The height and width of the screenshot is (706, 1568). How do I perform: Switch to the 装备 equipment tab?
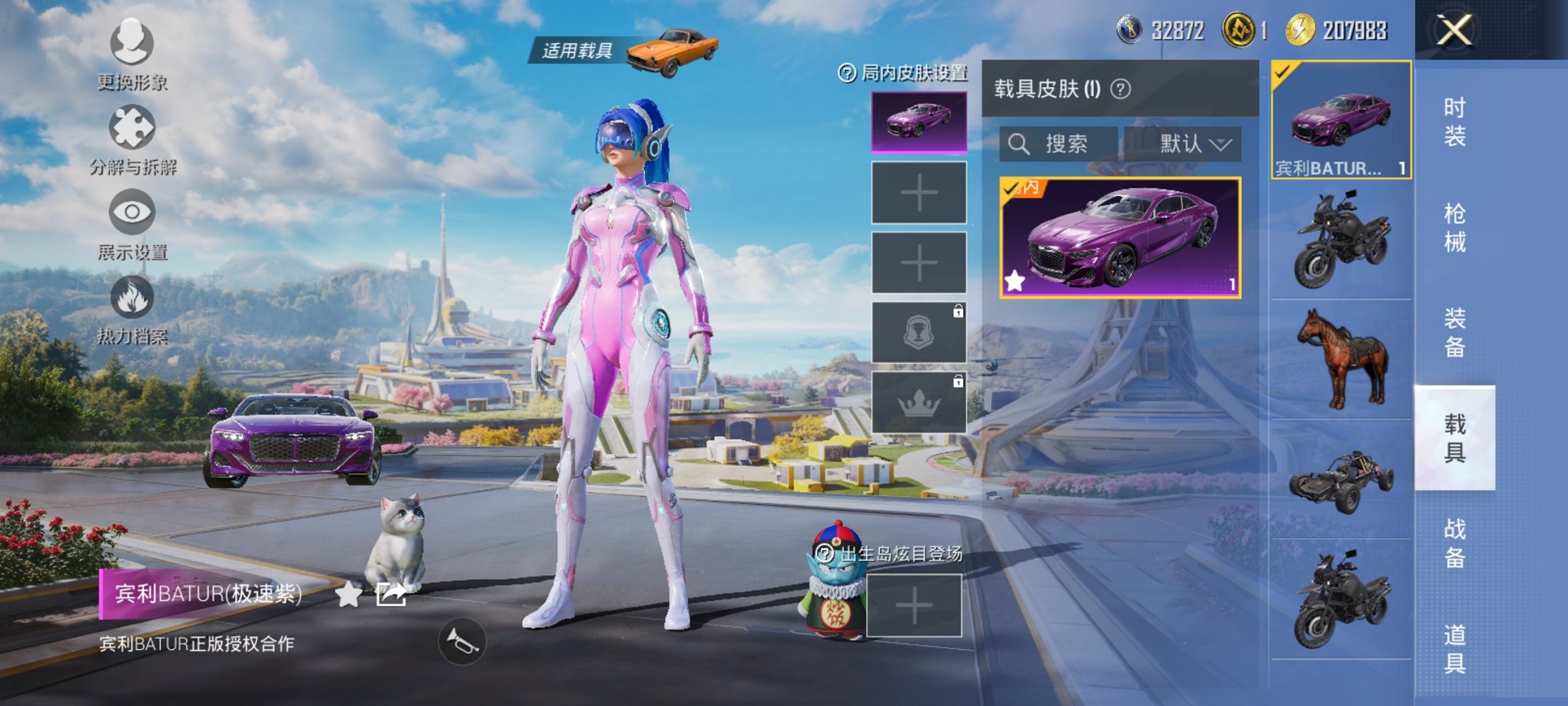coord(1454,332)
